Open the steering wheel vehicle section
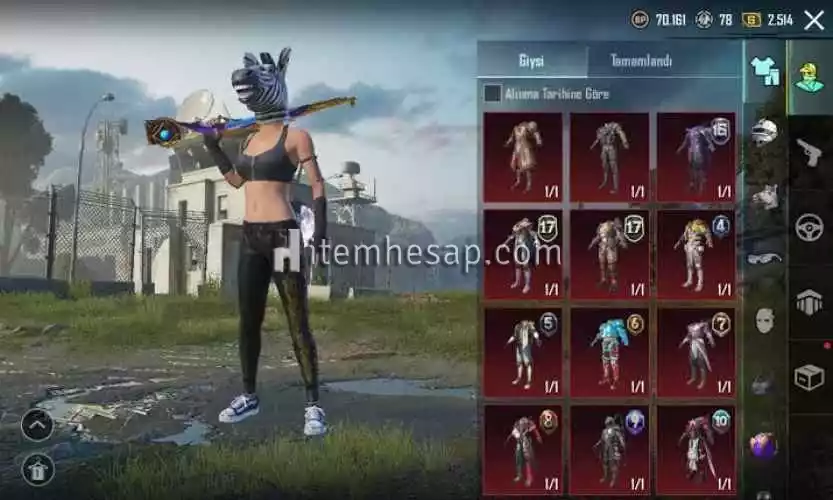 (809, 227)
